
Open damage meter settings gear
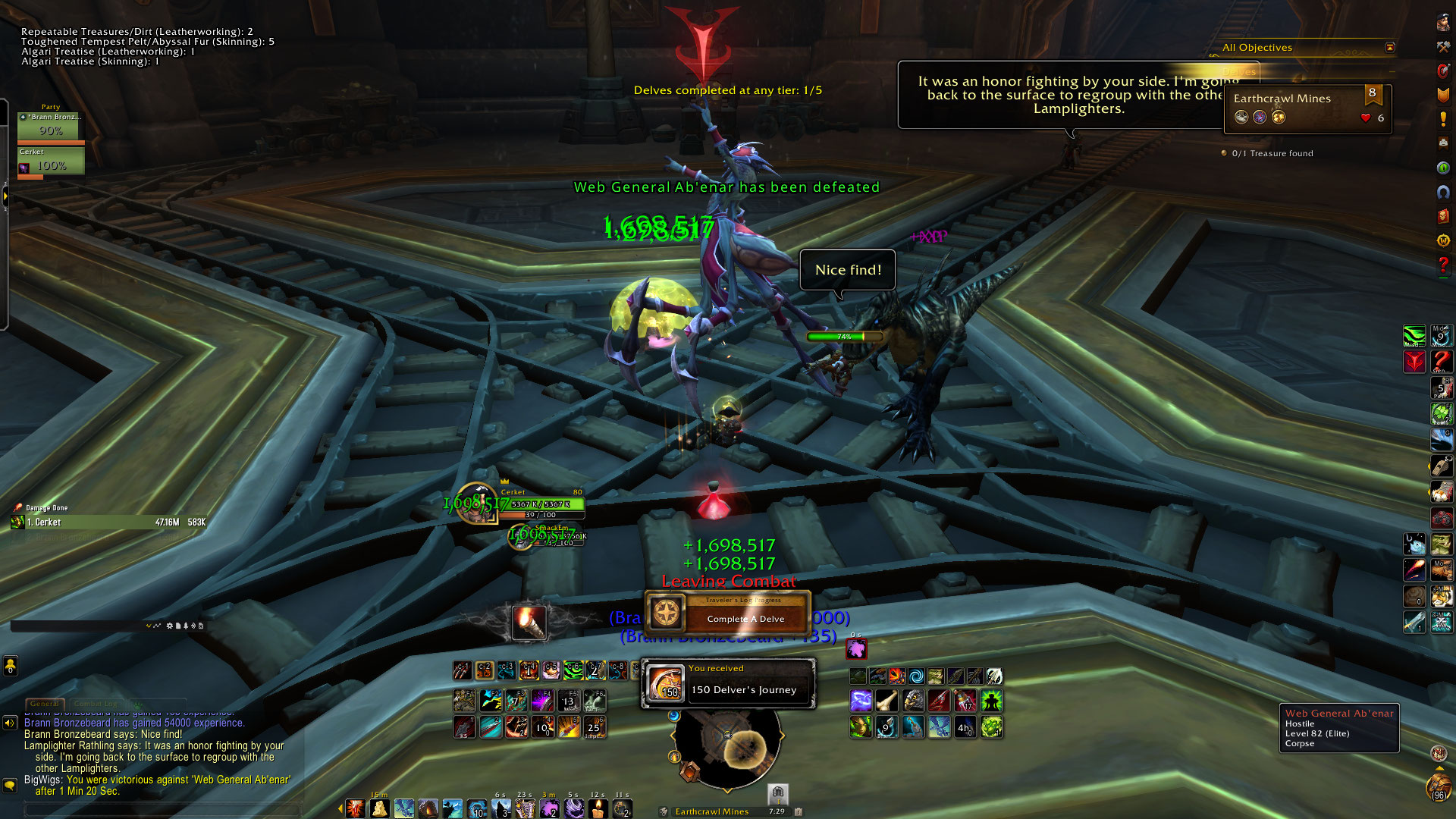click(169, 626)
